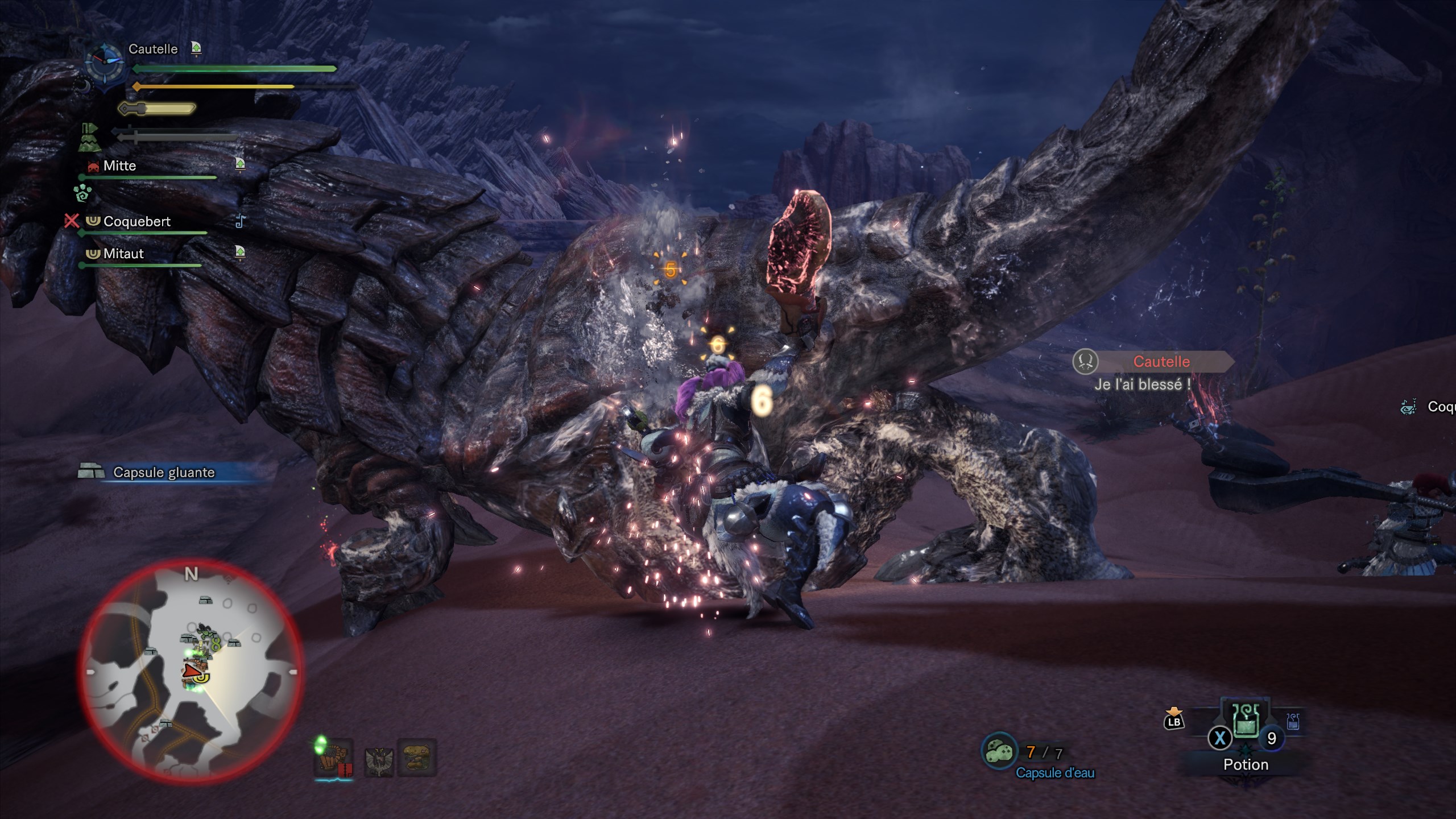Select party member Mitte in the list
The height and width of the screenshot is (819, 1456).
[x=119, y=166]
